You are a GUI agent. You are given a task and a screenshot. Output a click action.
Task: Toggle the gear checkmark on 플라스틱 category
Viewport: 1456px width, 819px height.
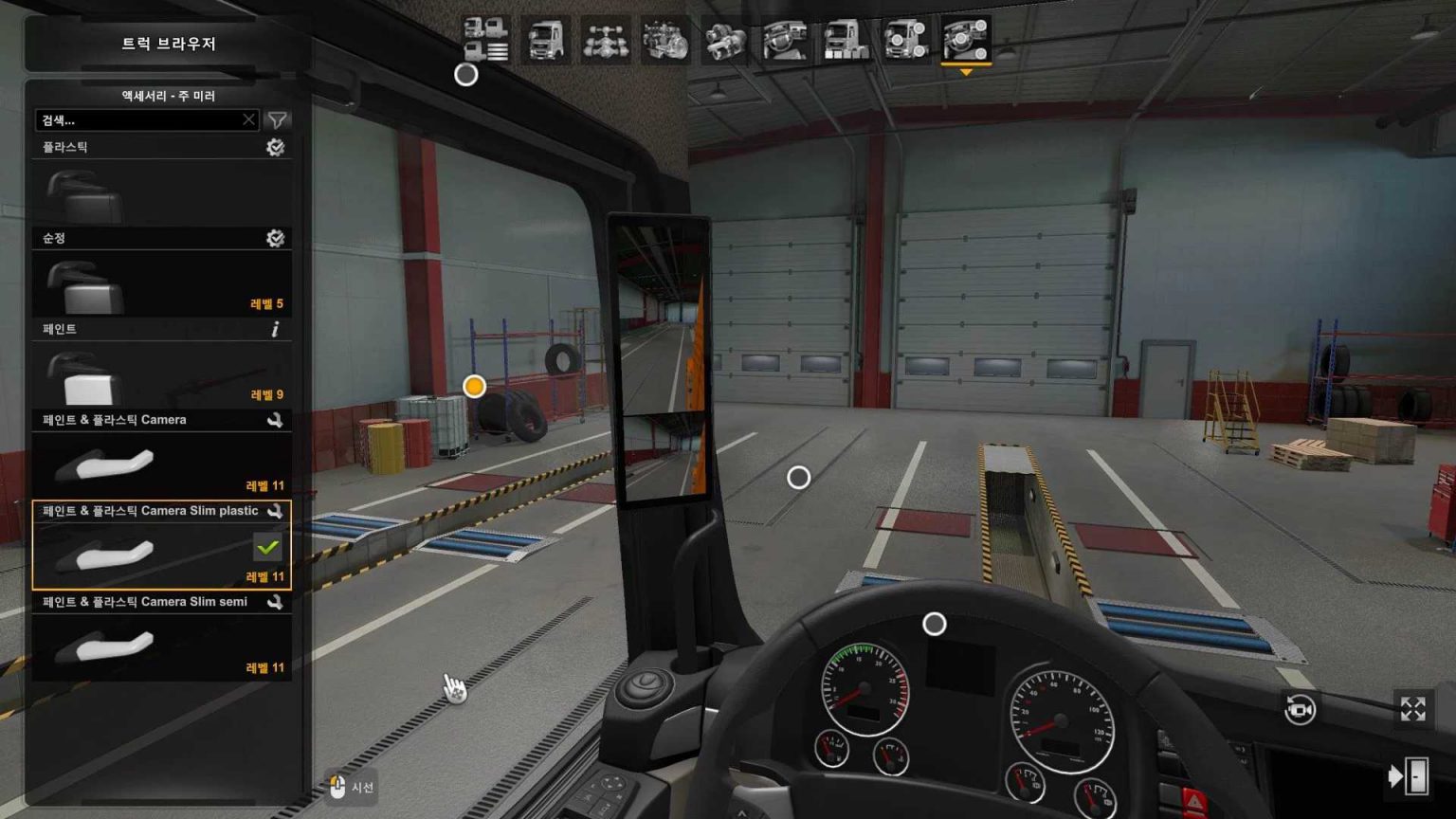click(x=276, y=148)
